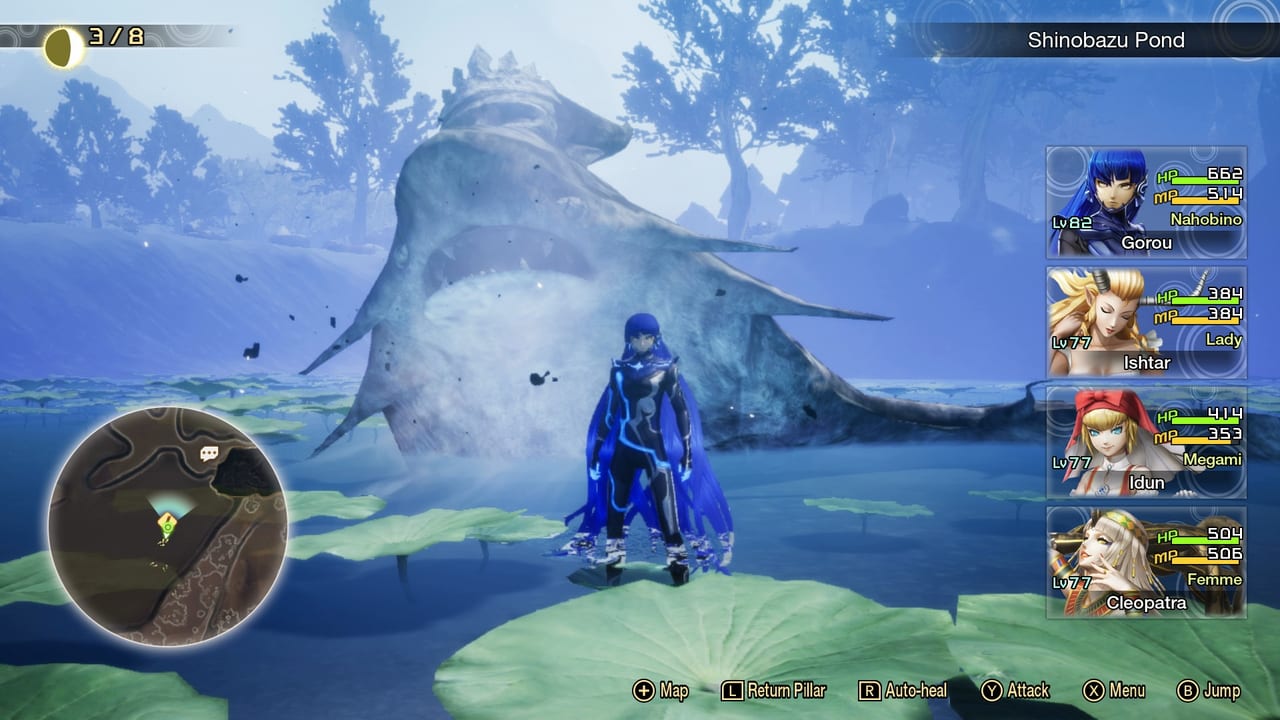Pick Cleopatra's party portrait panel
This screenshot has width=1280, height=720.
pyautogui.click(x=1146, y=562)
